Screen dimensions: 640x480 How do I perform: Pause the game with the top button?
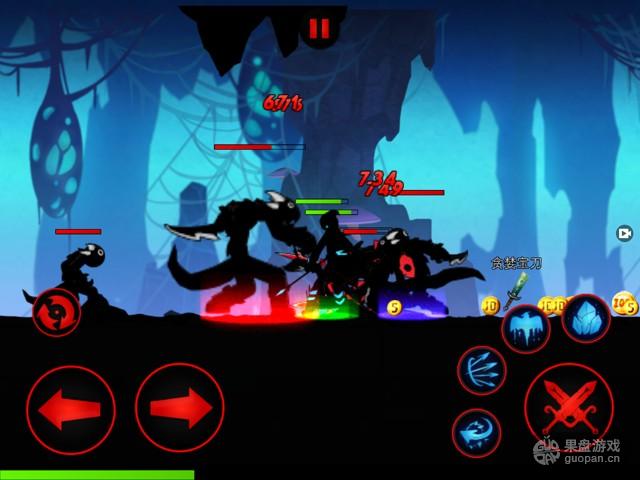(x=319, y=29)
